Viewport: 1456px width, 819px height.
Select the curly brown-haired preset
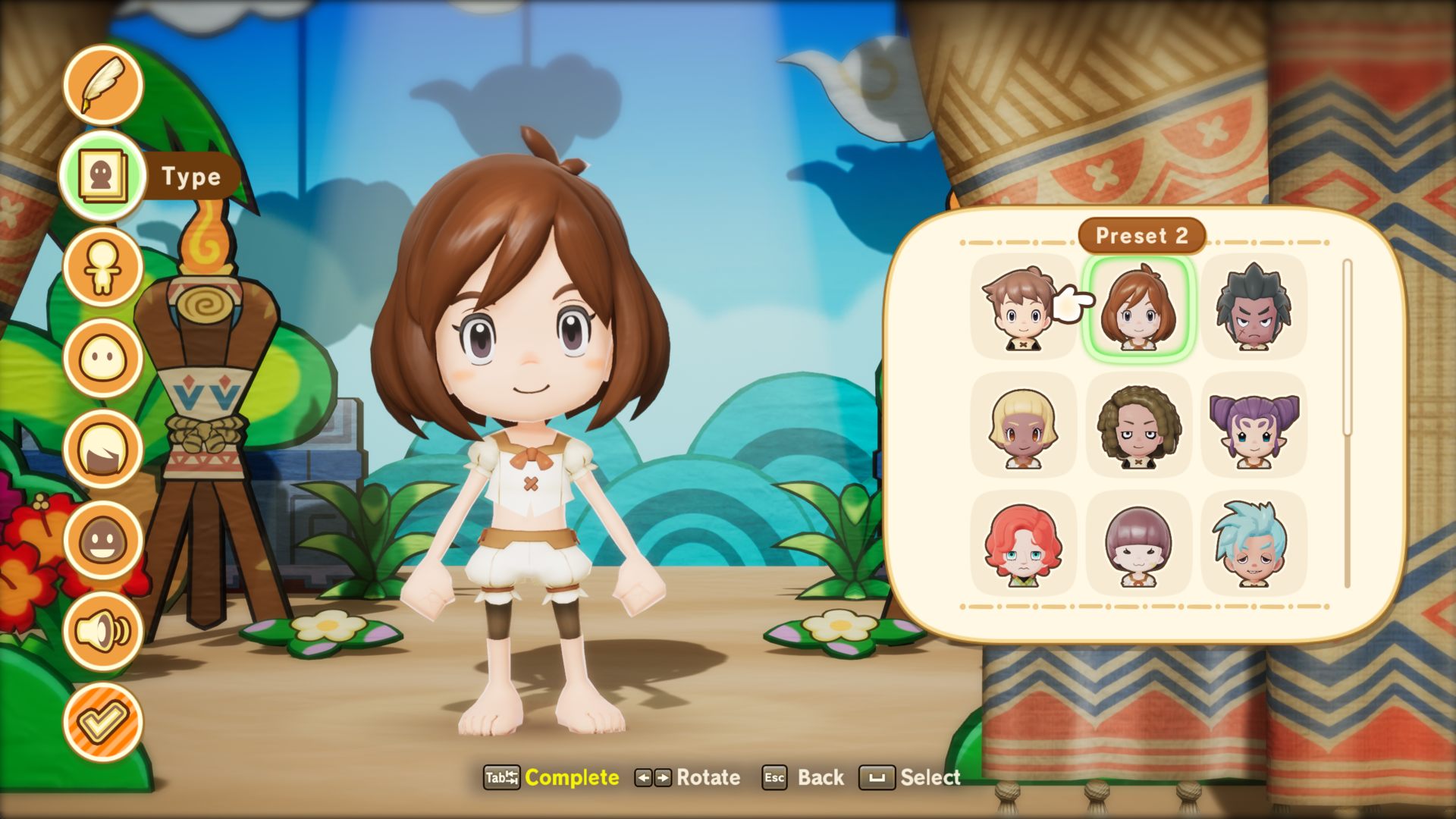[1138, 425]
